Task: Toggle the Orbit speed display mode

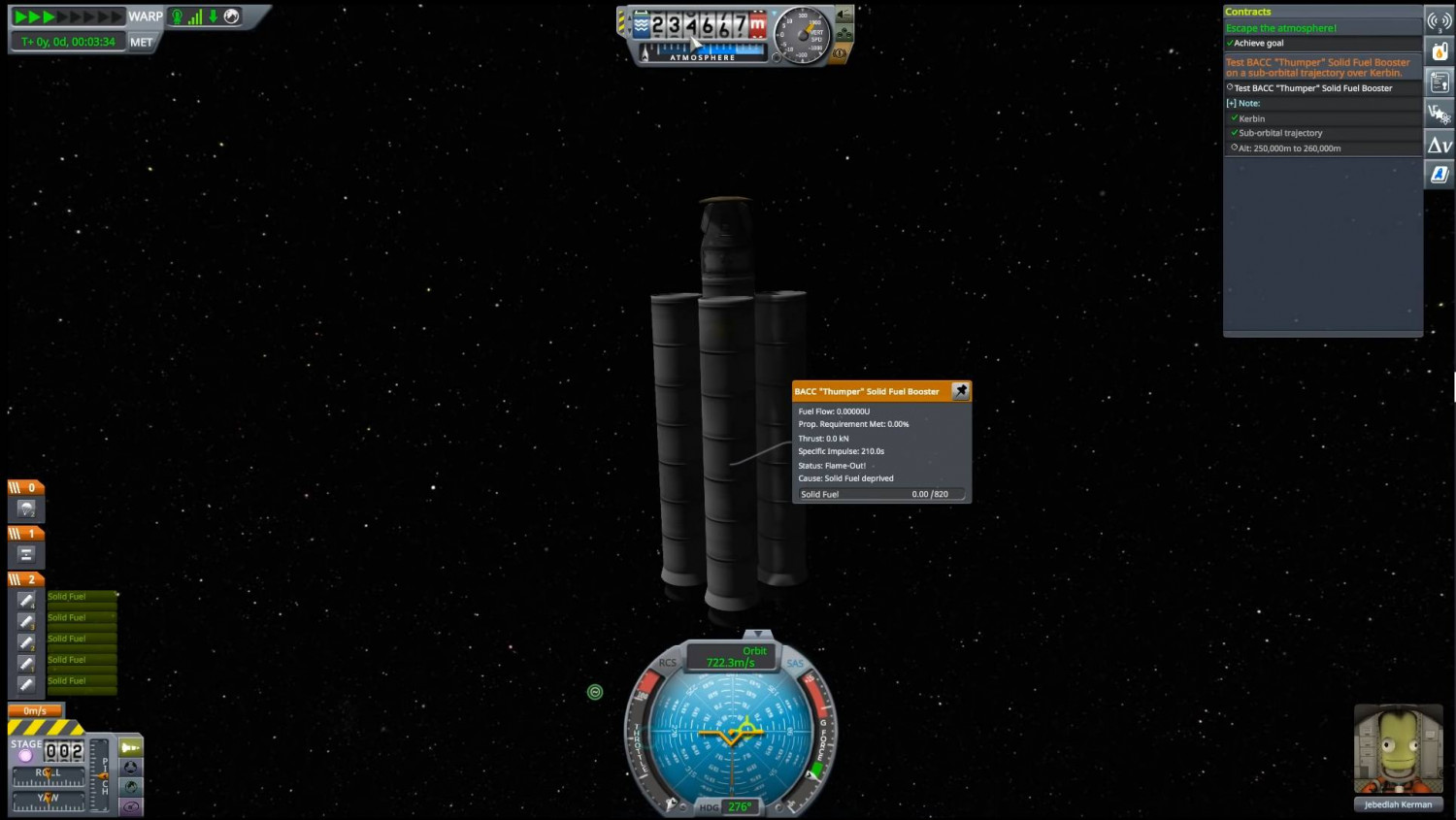Action: tap(731, 657)
